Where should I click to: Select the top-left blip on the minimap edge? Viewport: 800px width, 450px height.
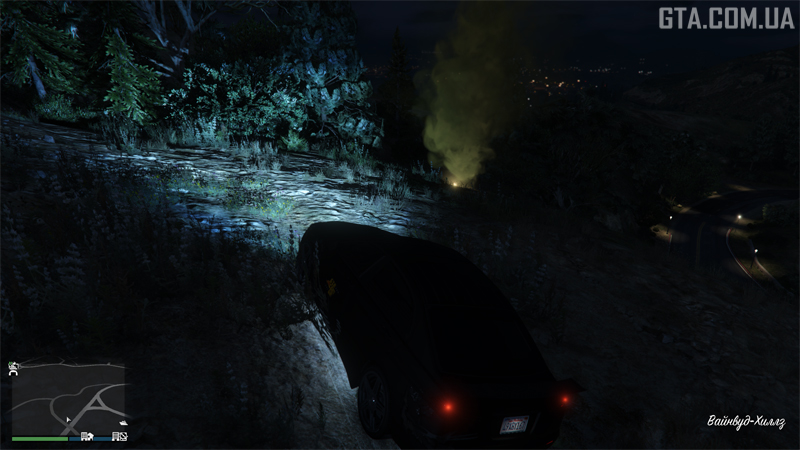pos(14,368)
